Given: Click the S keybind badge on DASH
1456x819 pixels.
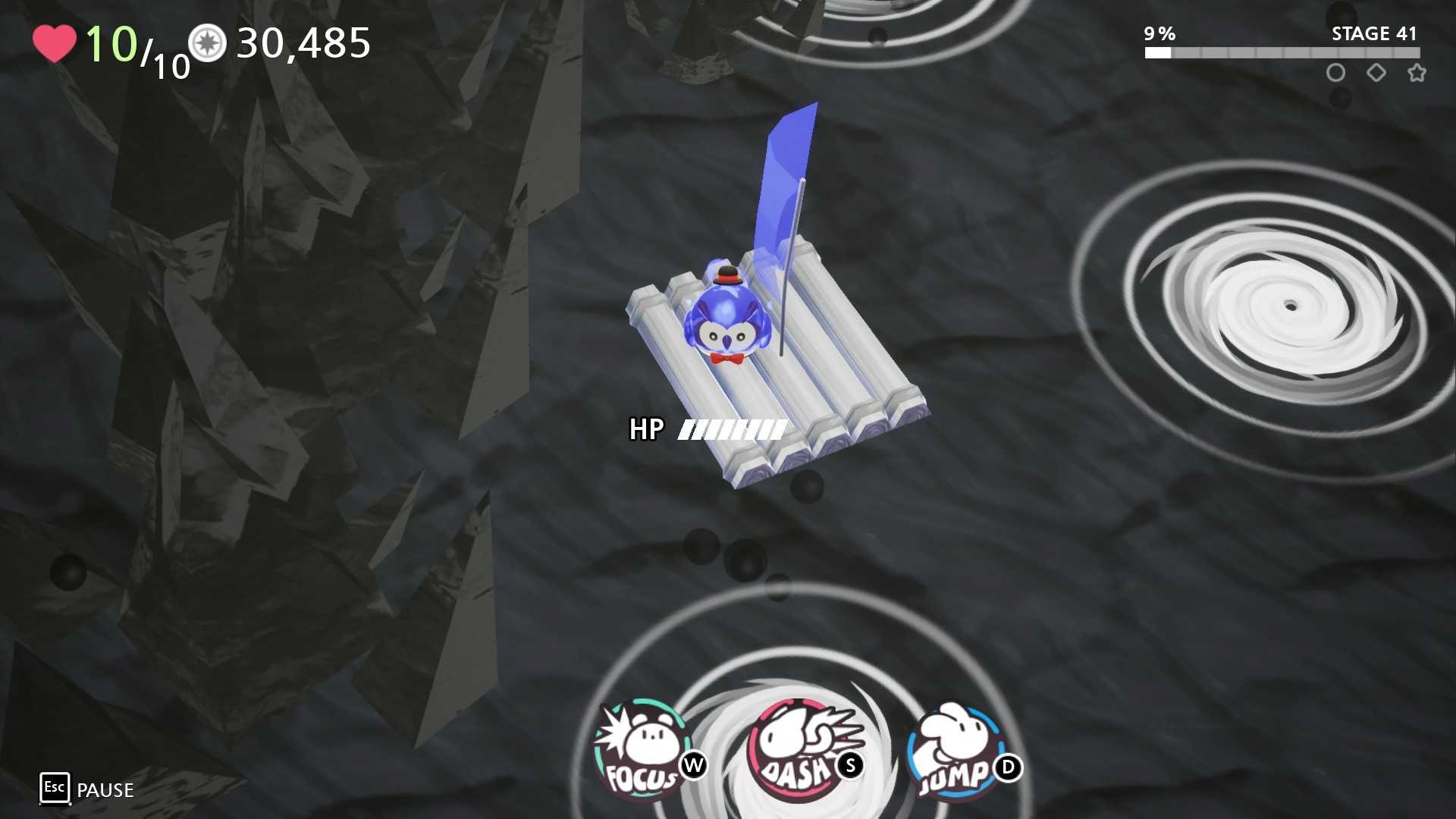Looking at the screenshot, I should (851, 766).
